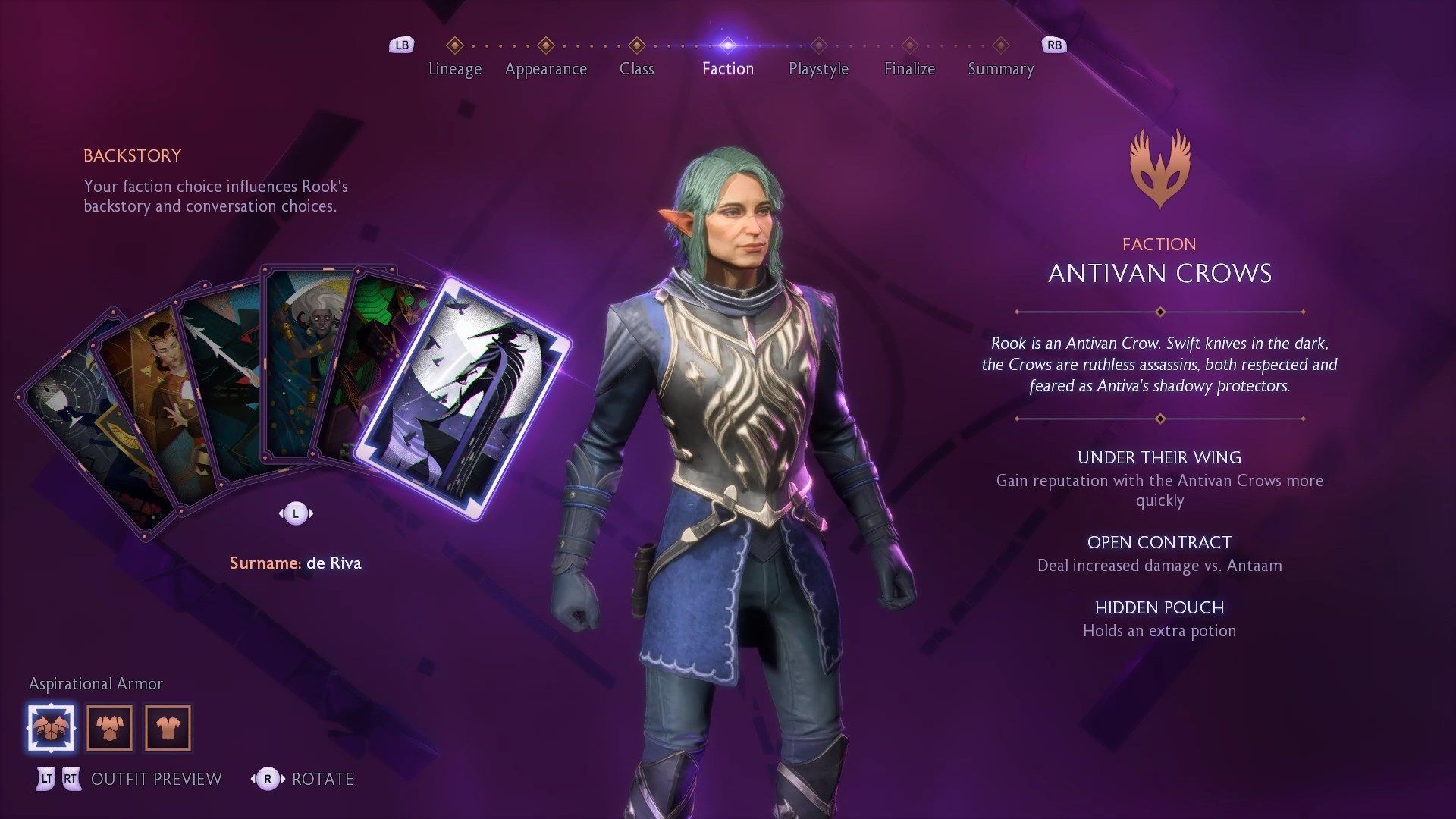This screenshot has width=1456, height=819.
Task: Preview the medium chestplate armor option
Action: pyautogui.click(x=109, y=728)
